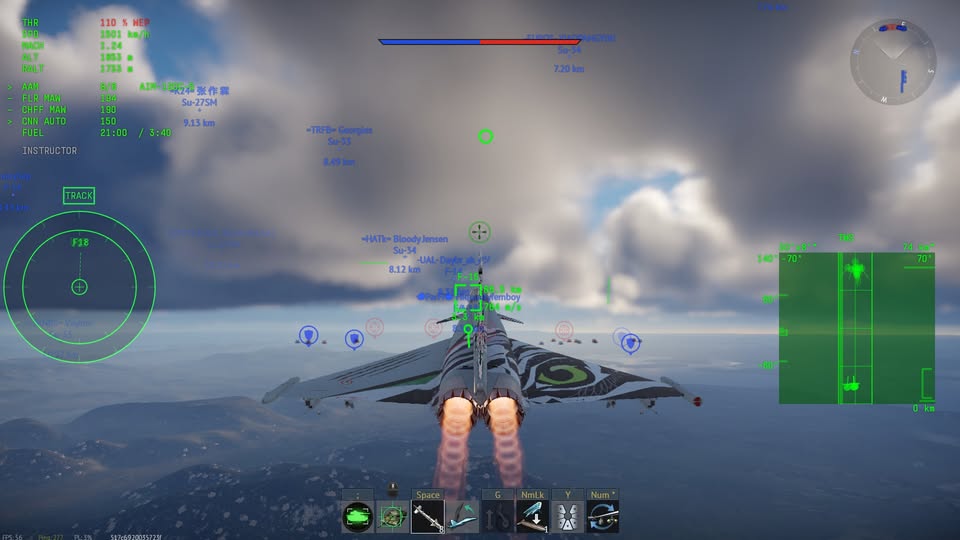Switch weapons with the rotating arrows icon
Screen dimensions: 960x540
tap(602, 517)
